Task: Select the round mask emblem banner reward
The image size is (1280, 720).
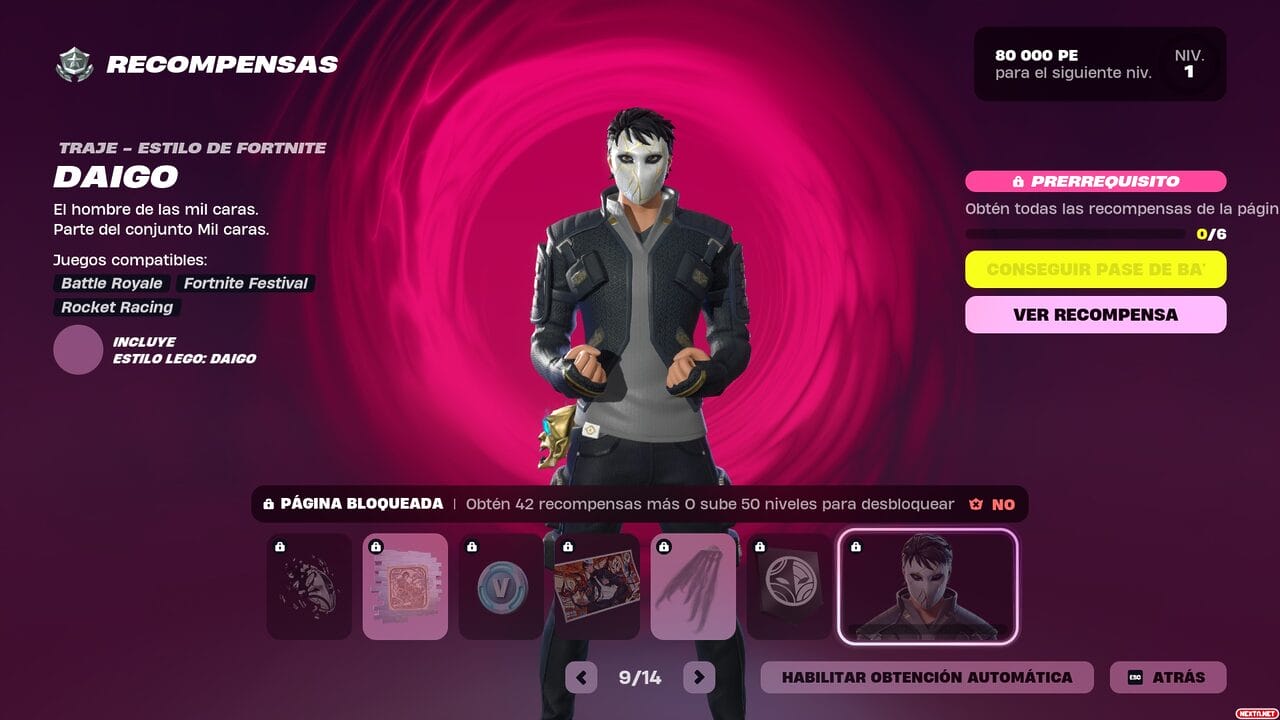Action: point(789,586)
